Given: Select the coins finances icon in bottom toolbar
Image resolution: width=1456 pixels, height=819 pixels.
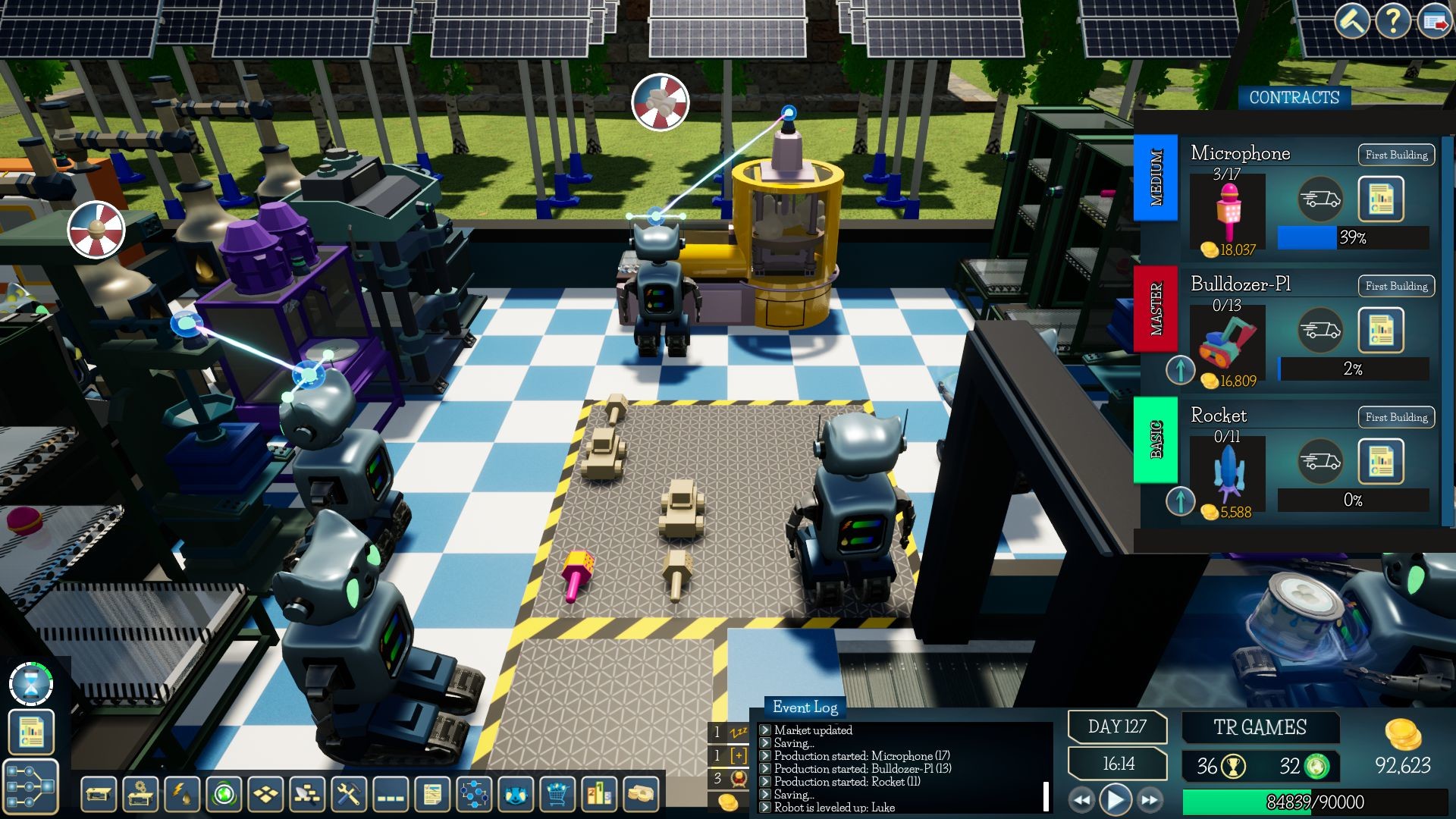Looking at the screenshot, I should (x=639, y=795).
